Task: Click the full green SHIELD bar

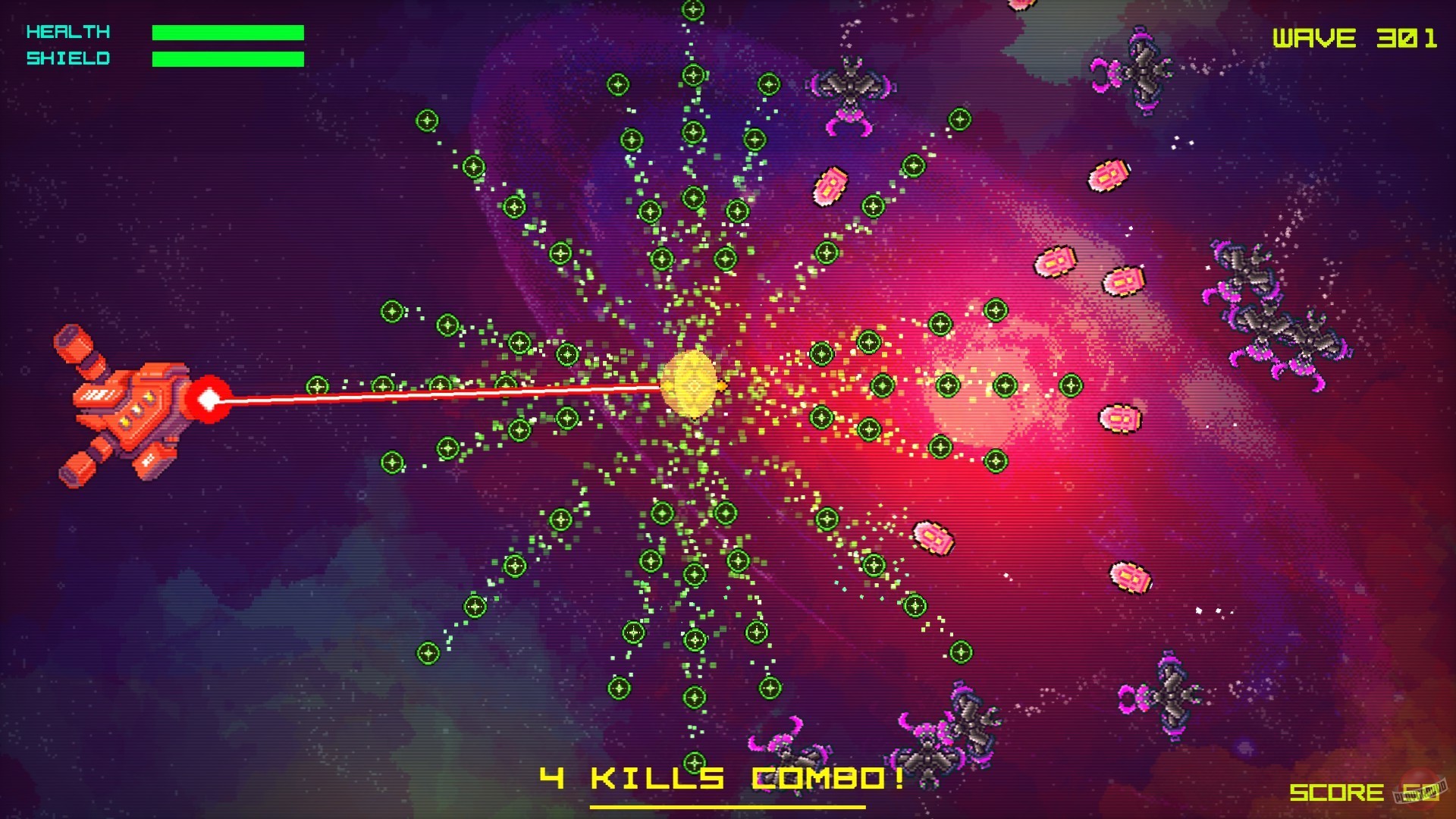Action: [227, 58]
